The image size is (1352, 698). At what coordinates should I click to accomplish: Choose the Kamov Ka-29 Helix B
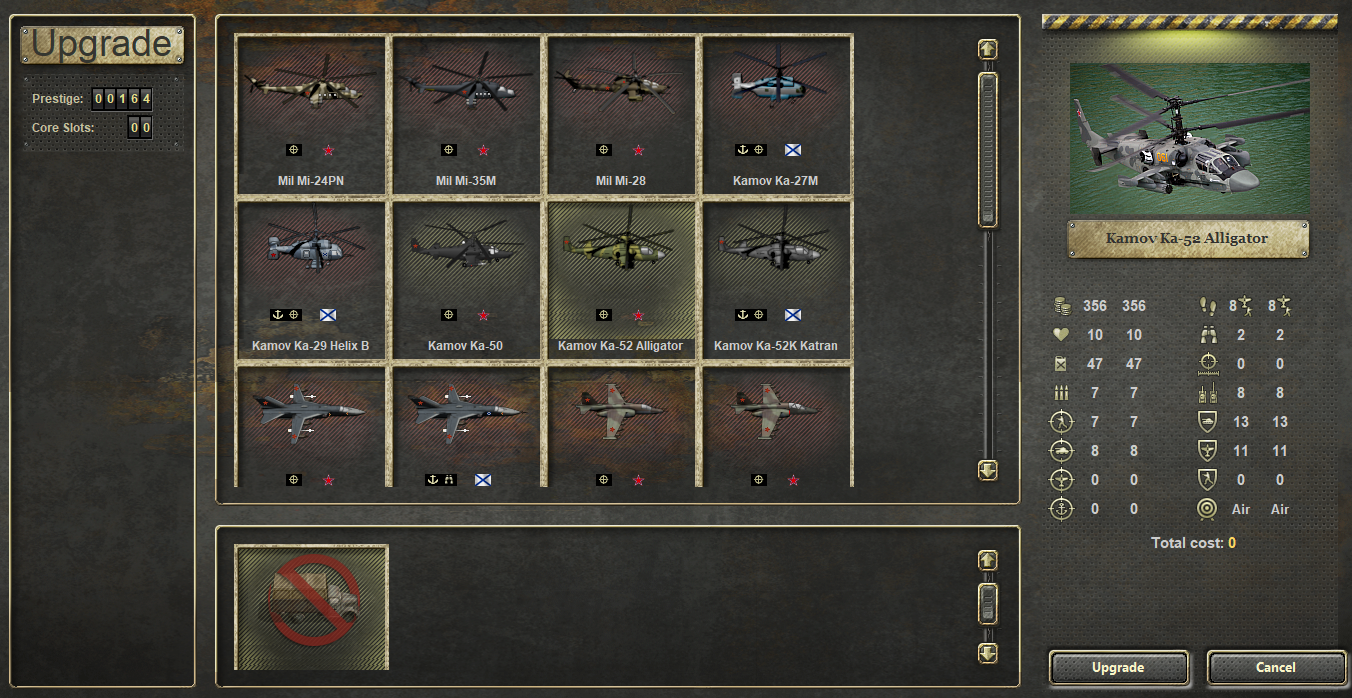(x=312, y=280)
